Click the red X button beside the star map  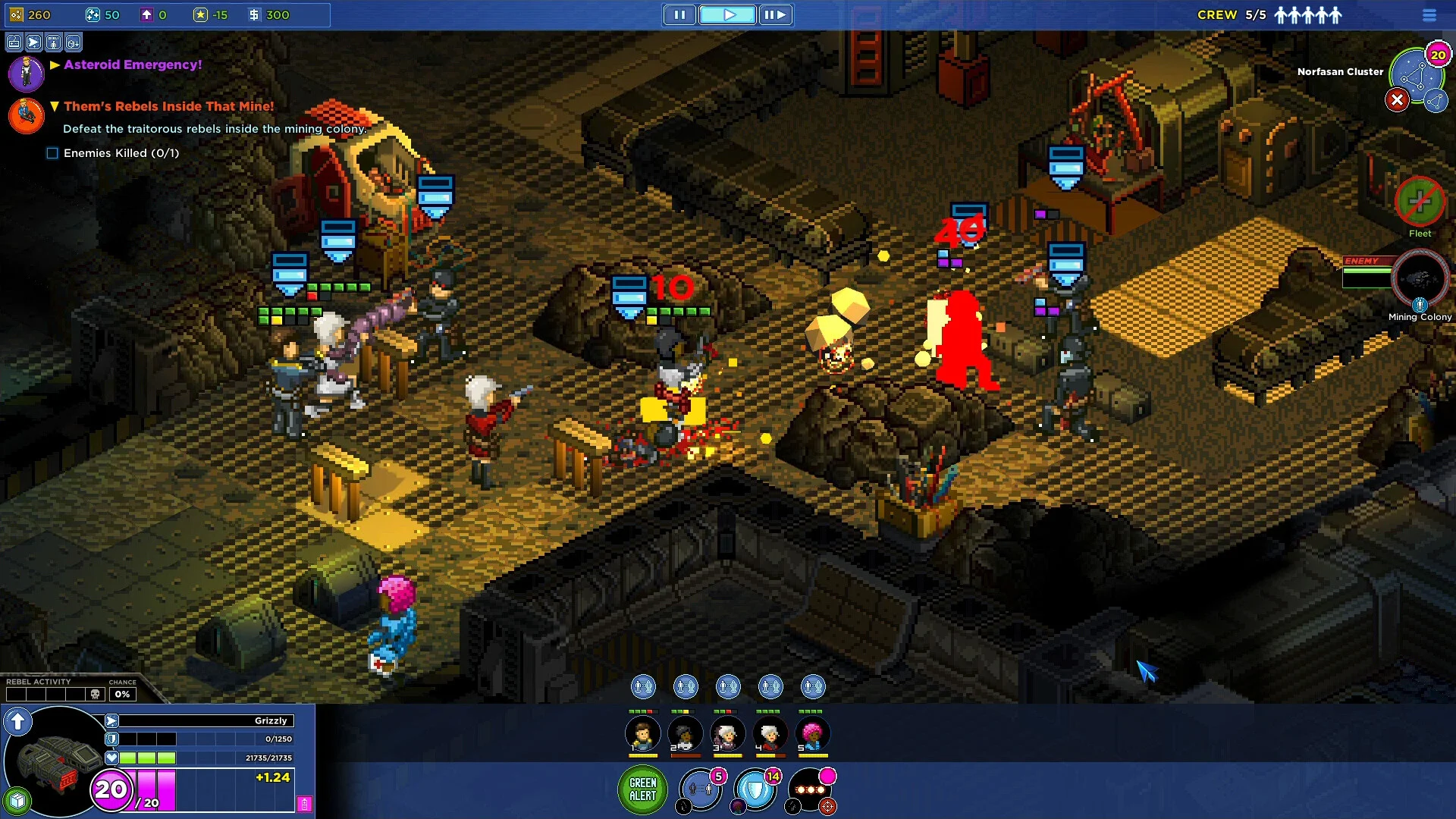click(x=1397, y=100)
